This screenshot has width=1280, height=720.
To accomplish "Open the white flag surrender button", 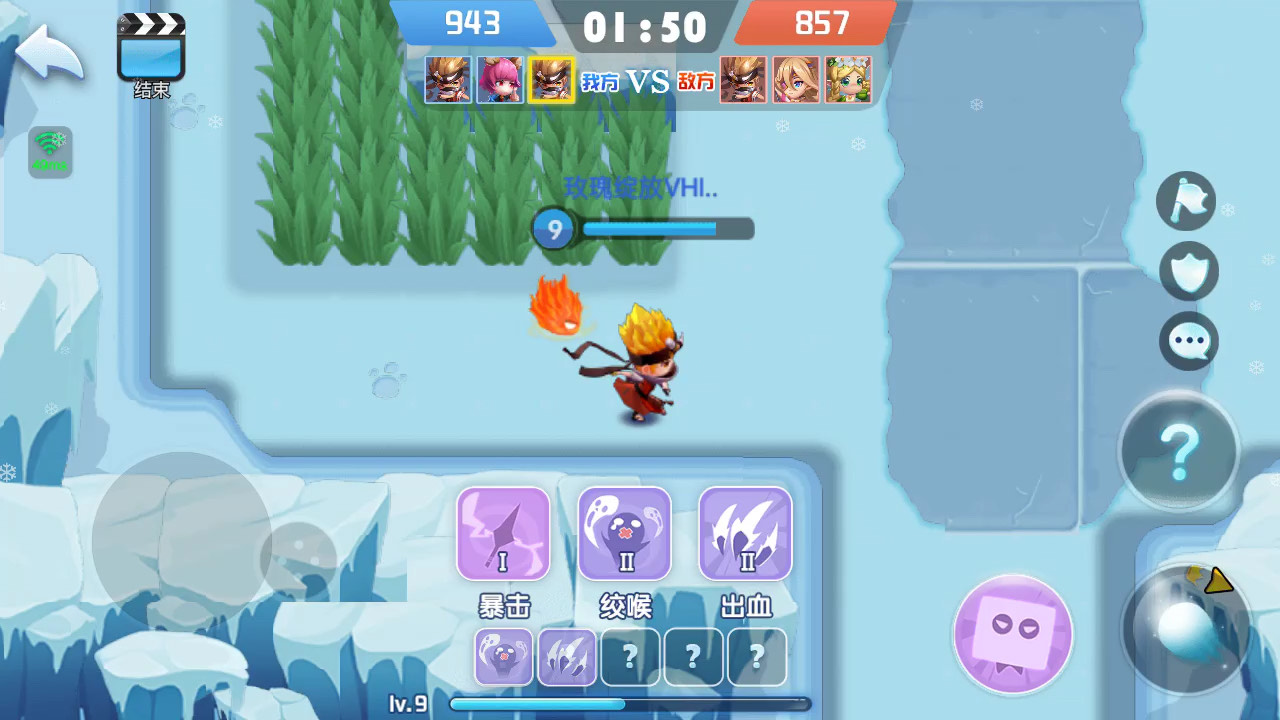I will pyautogui.click(x=1186, y=201).
